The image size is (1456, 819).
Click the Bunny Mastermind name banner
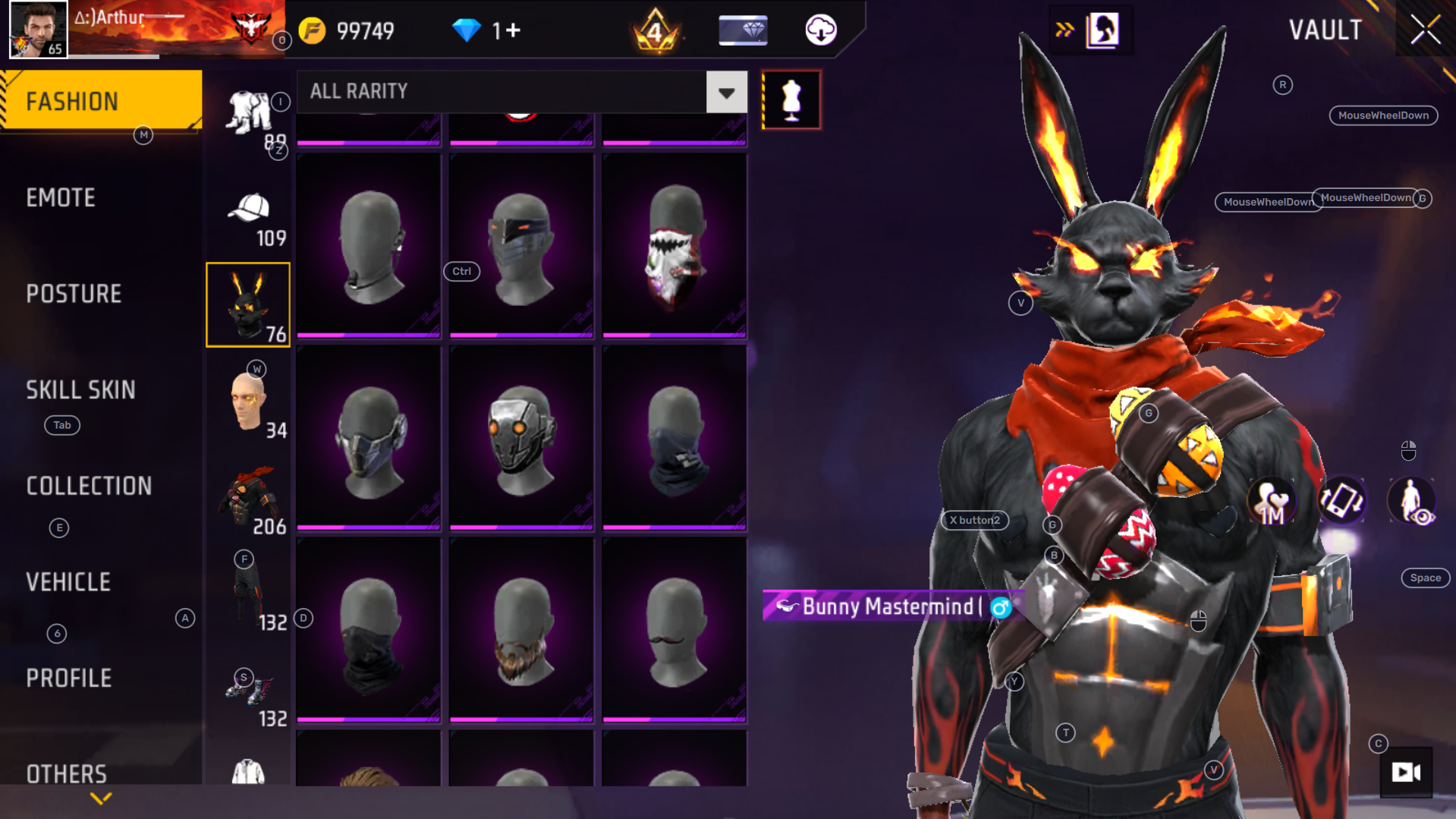coord(888,606)
